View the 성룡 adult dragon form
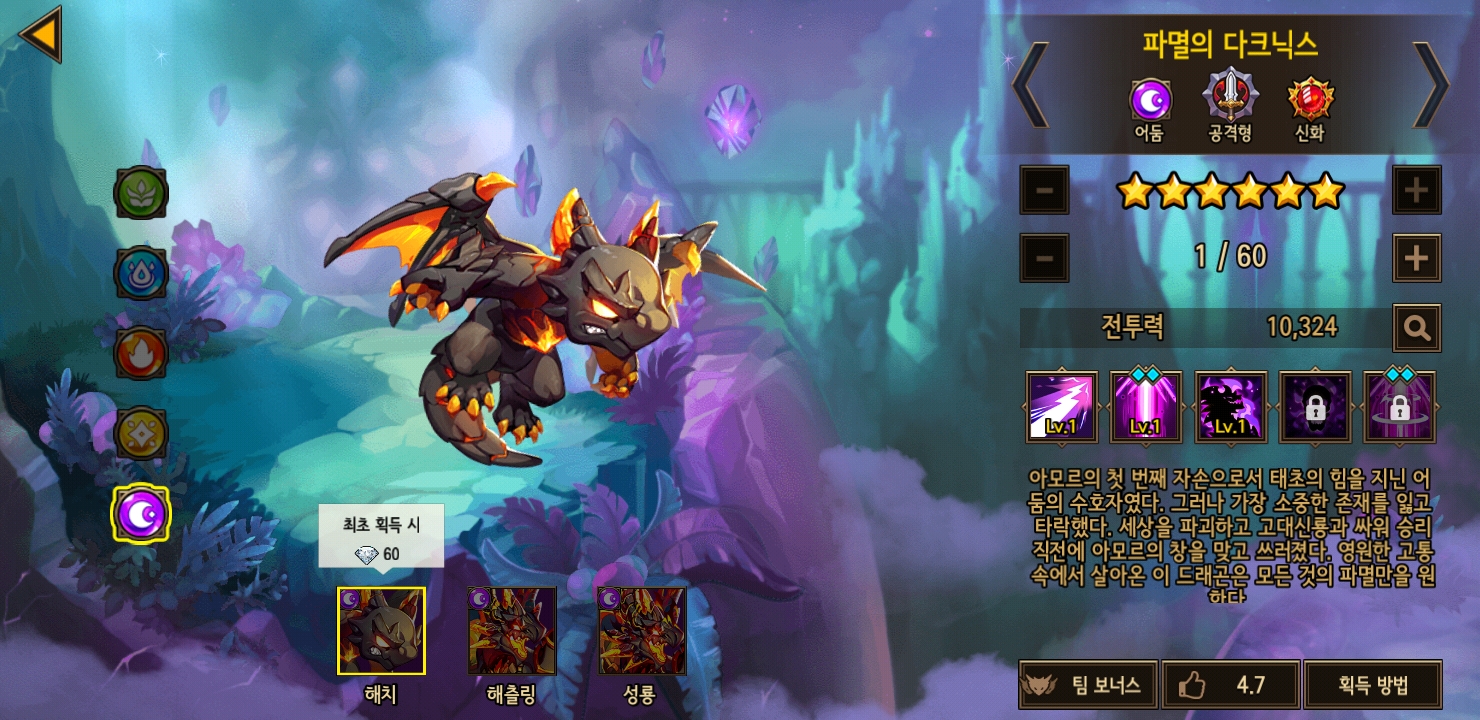Viewport: 1480px width, 720px height. coord(641,631)
